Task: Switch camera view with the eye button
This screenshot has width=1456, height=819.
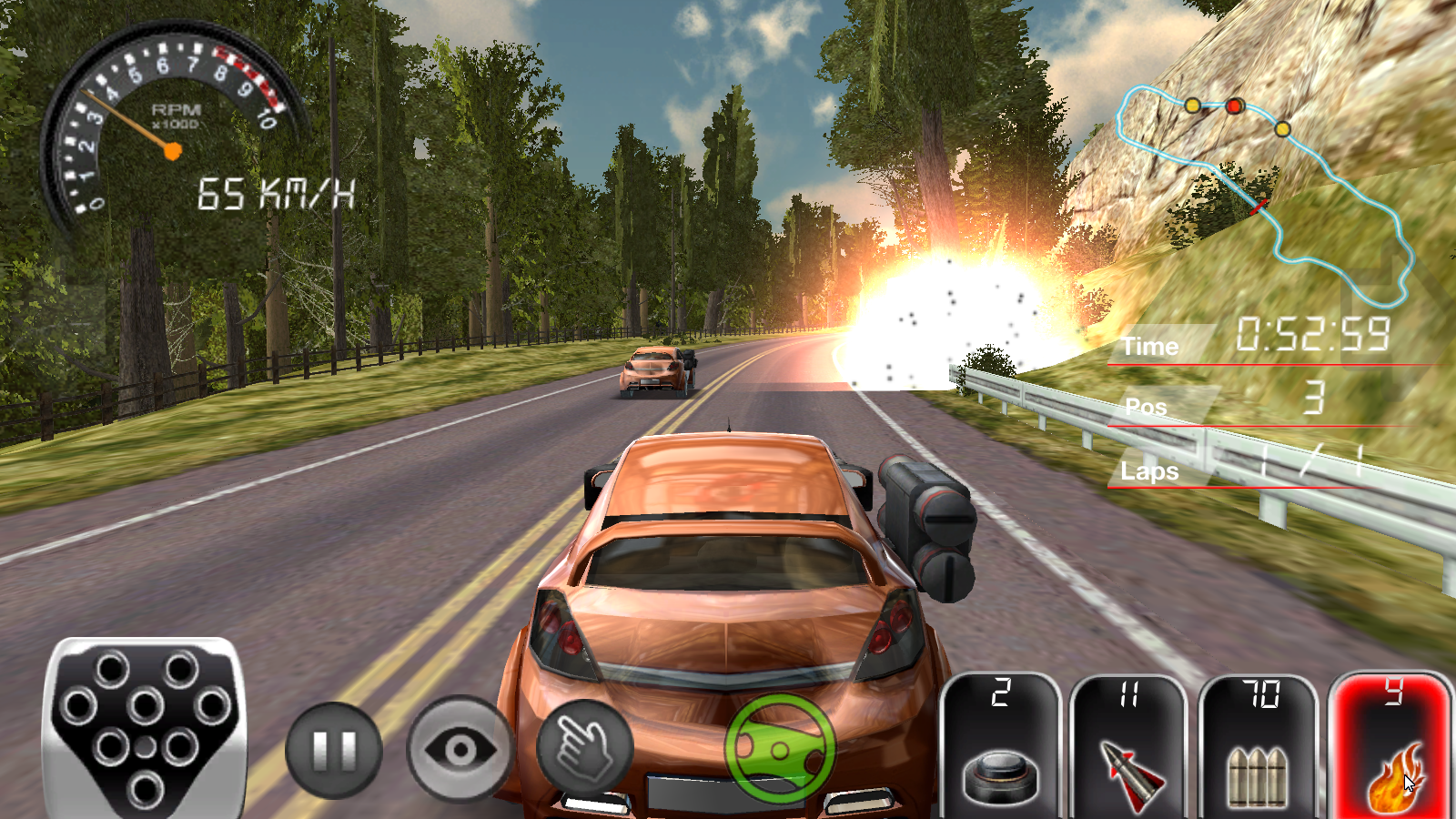Action: pyautogui.click(x=460, y=750)
